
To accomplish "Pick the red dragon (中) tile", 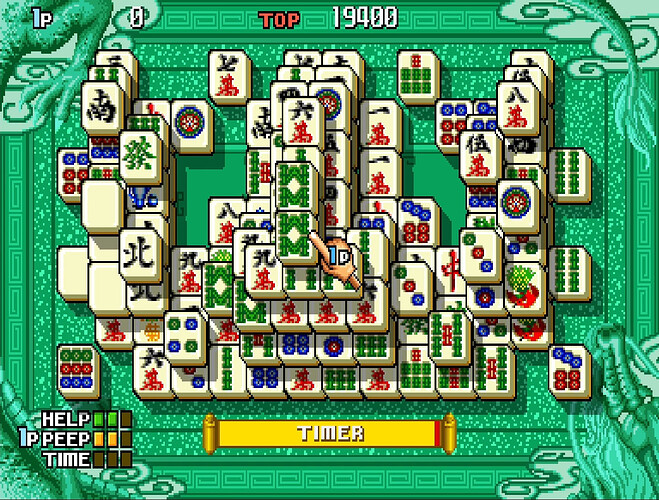I will coord(451,270).
